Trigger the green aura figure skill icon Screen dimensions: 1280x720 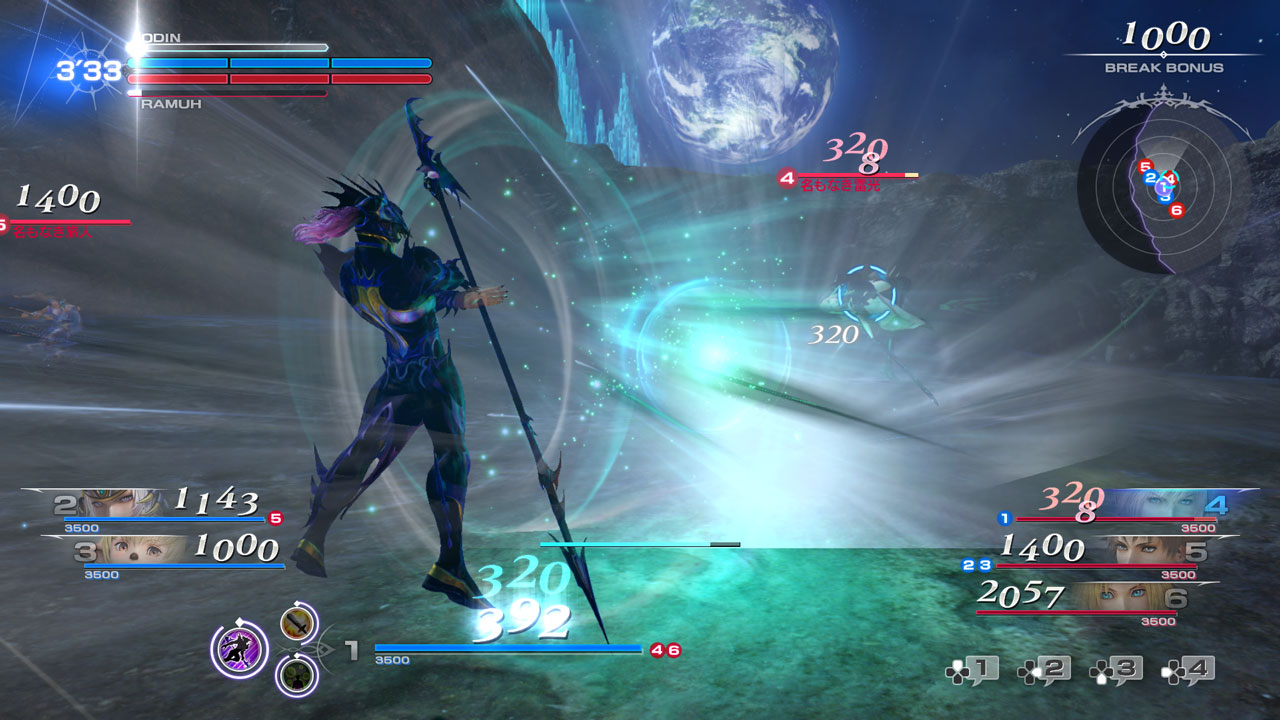click(x=297, y=674)
